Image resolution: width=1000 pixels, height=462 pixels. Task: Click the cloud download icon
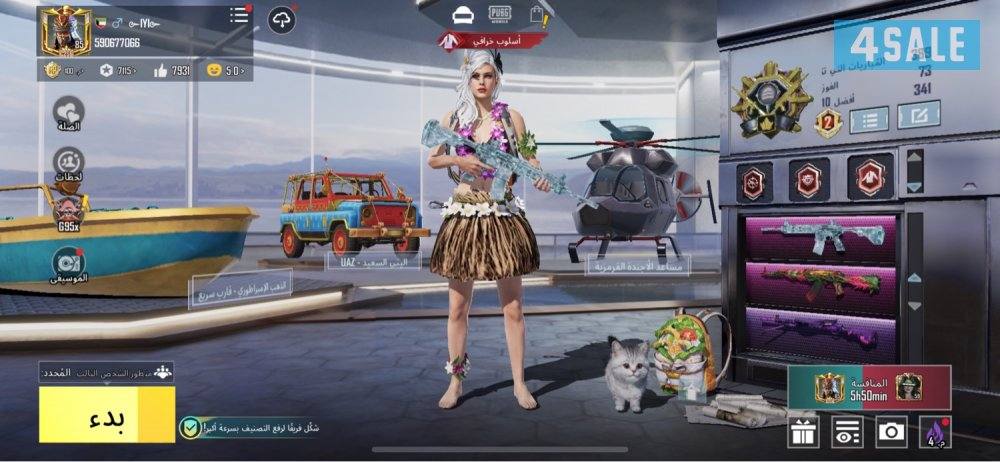pos(282,19)
